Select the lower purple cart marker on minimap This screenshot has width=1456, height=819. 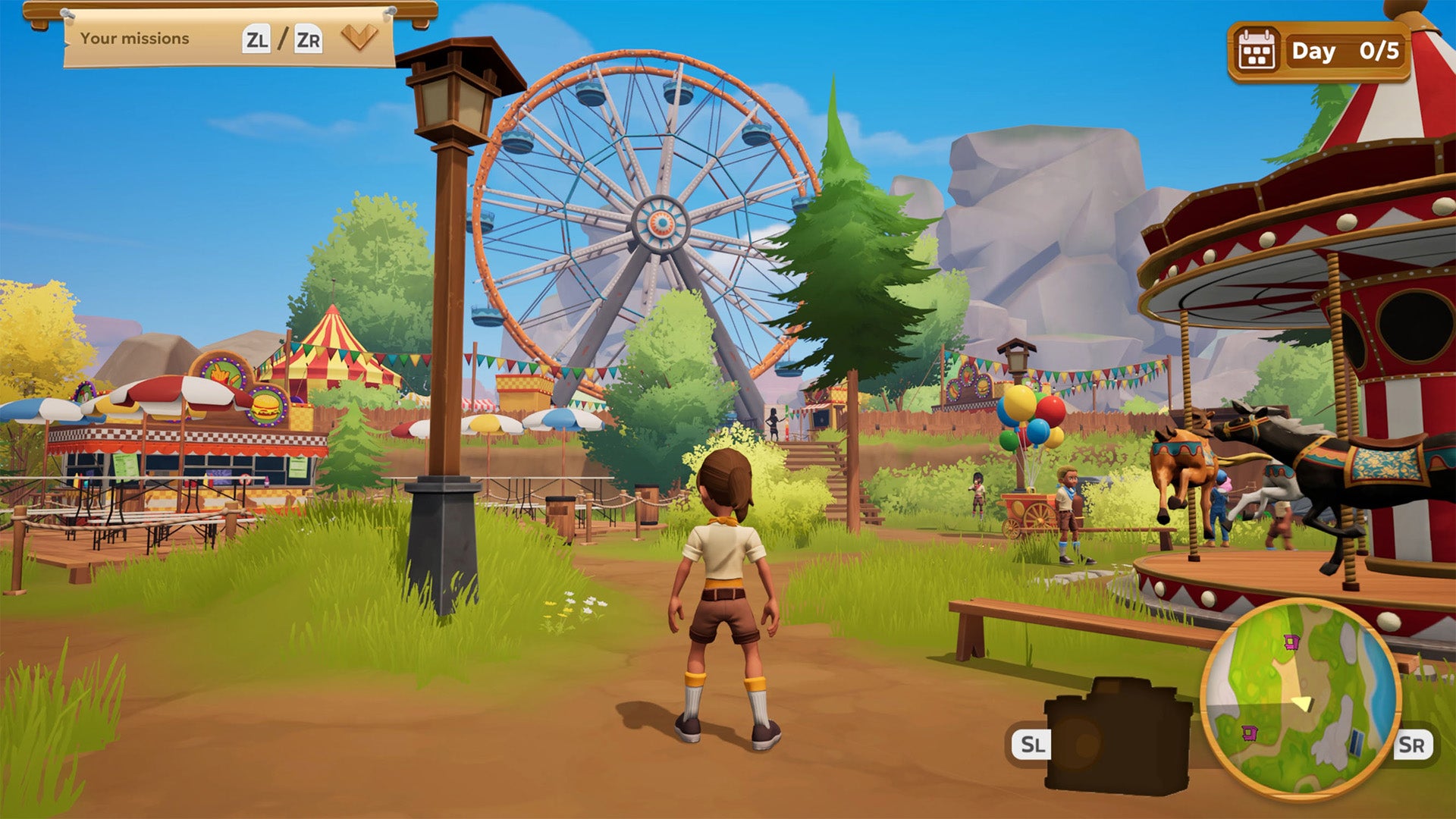[1250, 733]
